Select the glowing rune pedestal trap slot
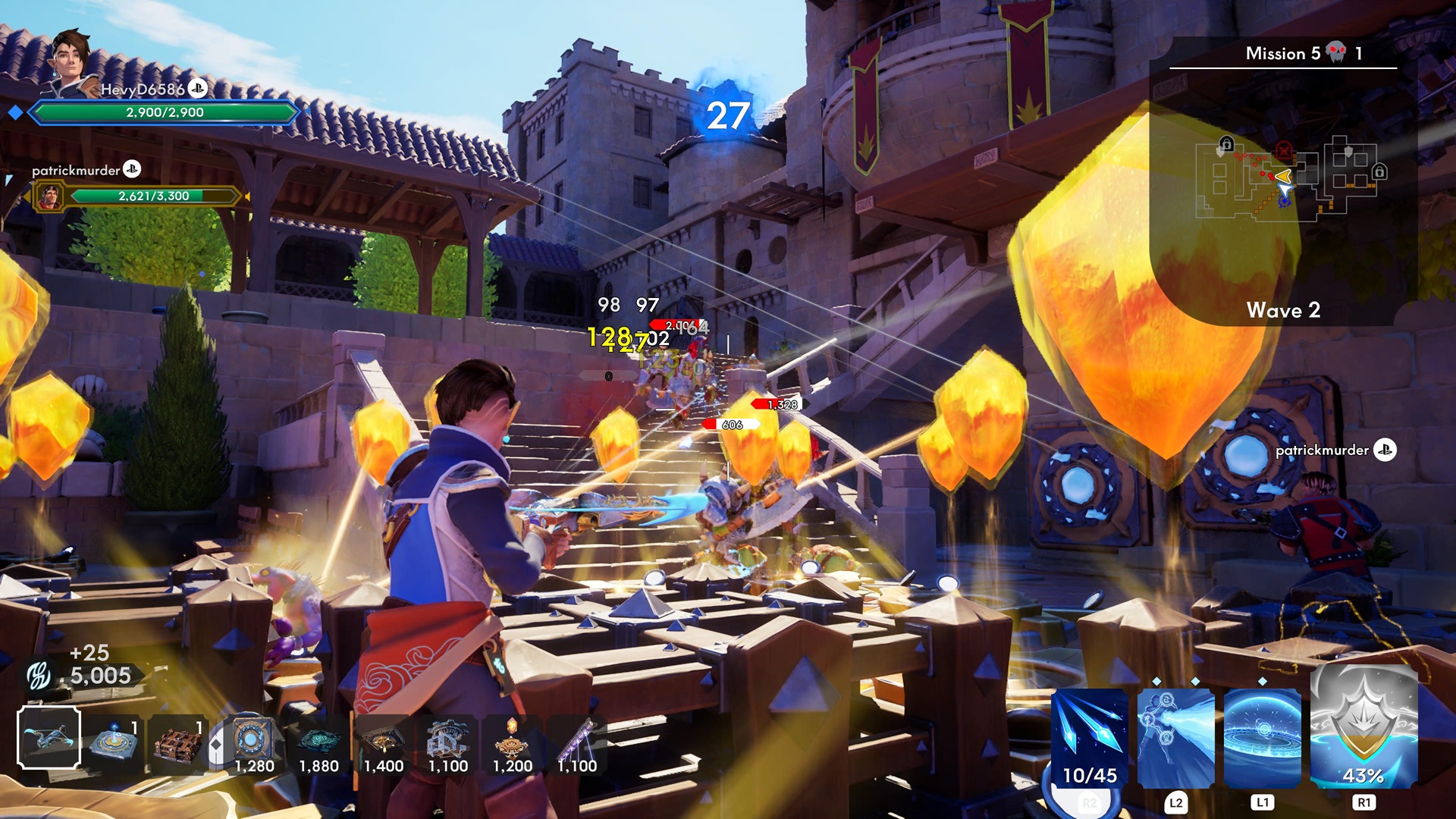The width and height of the screenshot is (1456, 819). (114, 740)
